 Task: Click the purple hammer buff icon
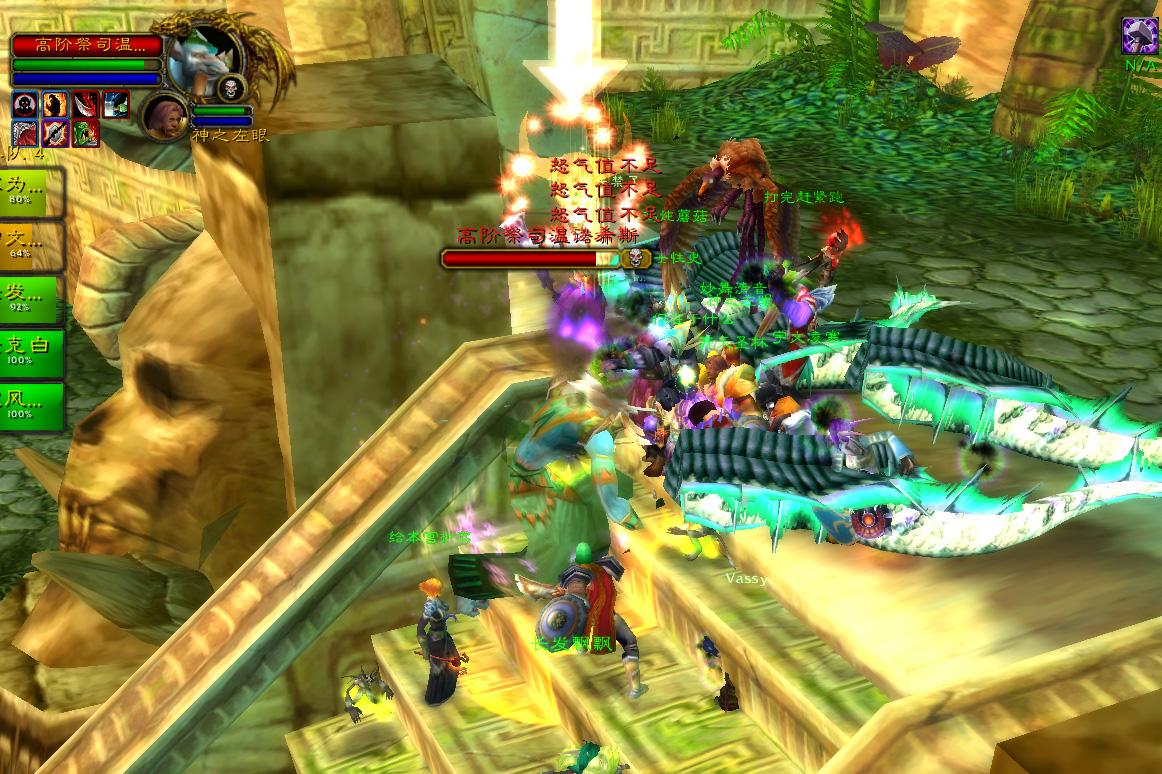coord(1139,36)
